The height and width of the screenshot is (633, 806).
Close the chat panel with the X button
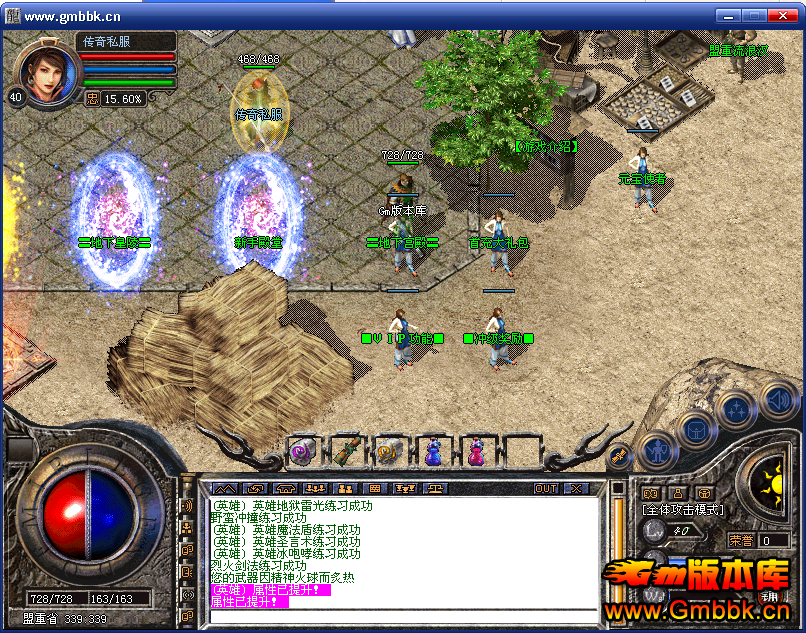[x=576, y=488]
